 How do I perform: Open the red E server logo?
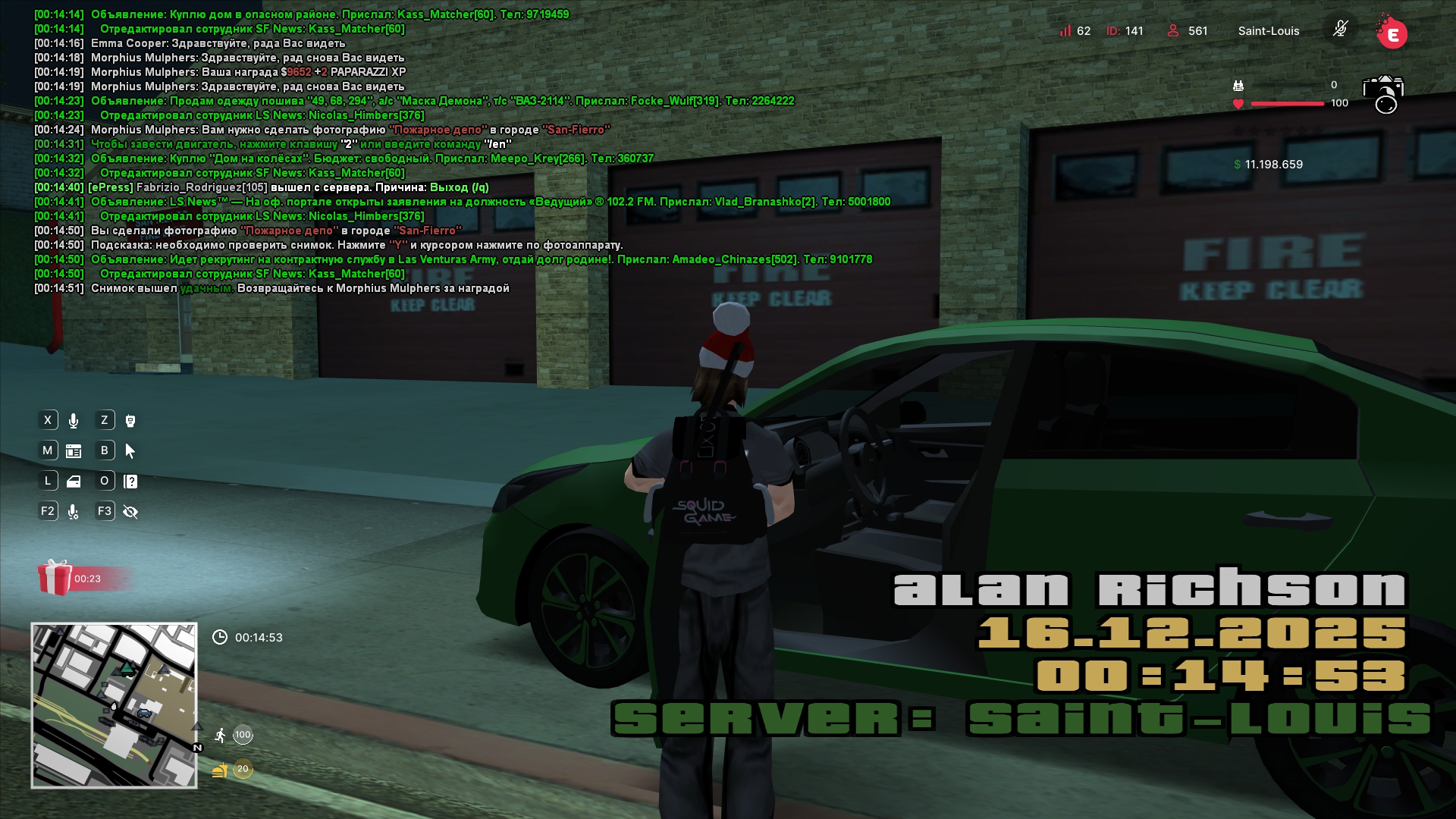pyautogui.click(x=1392, y=33)
